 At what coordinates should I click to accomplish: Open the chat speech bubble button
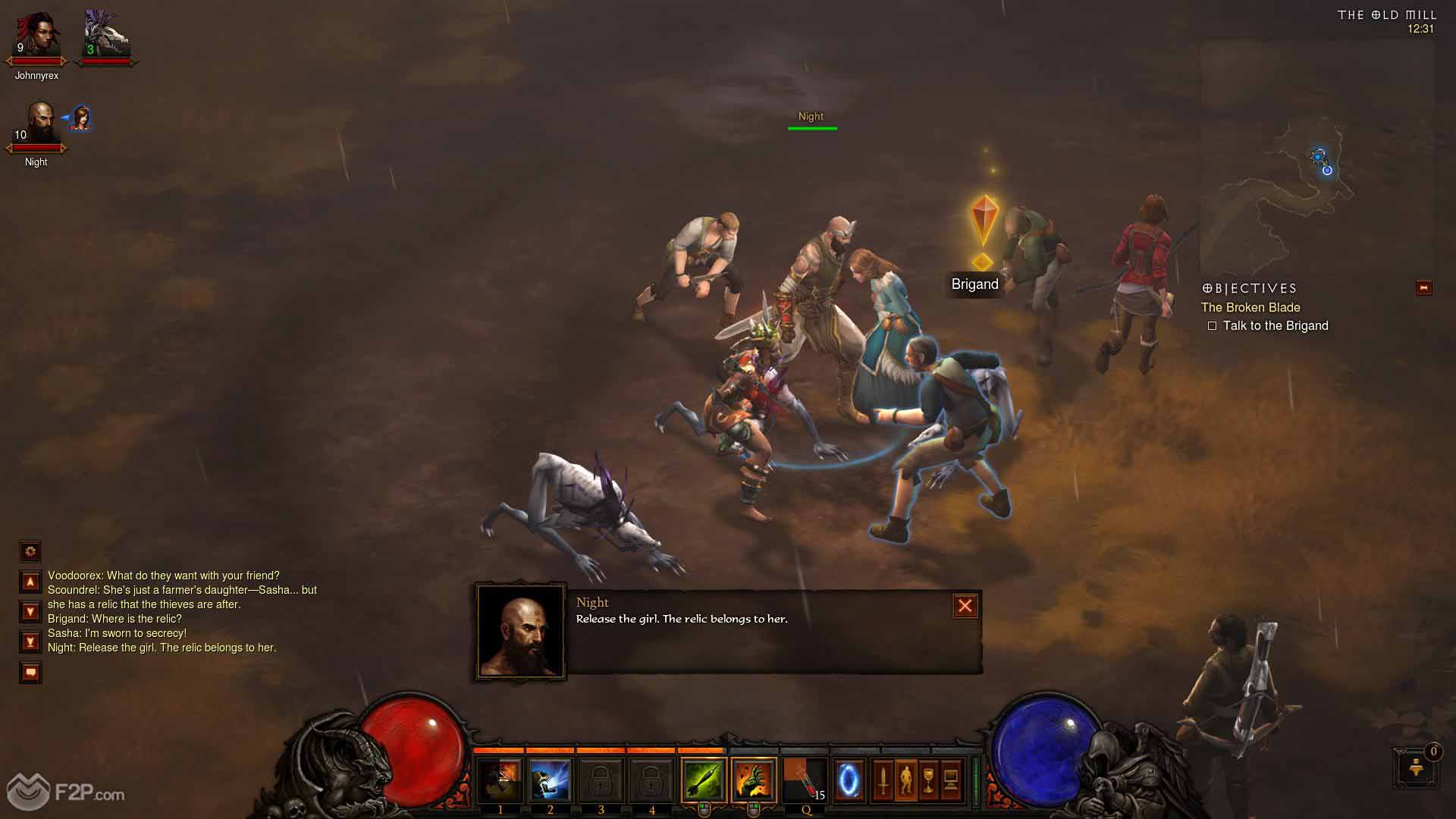(30, 672)
